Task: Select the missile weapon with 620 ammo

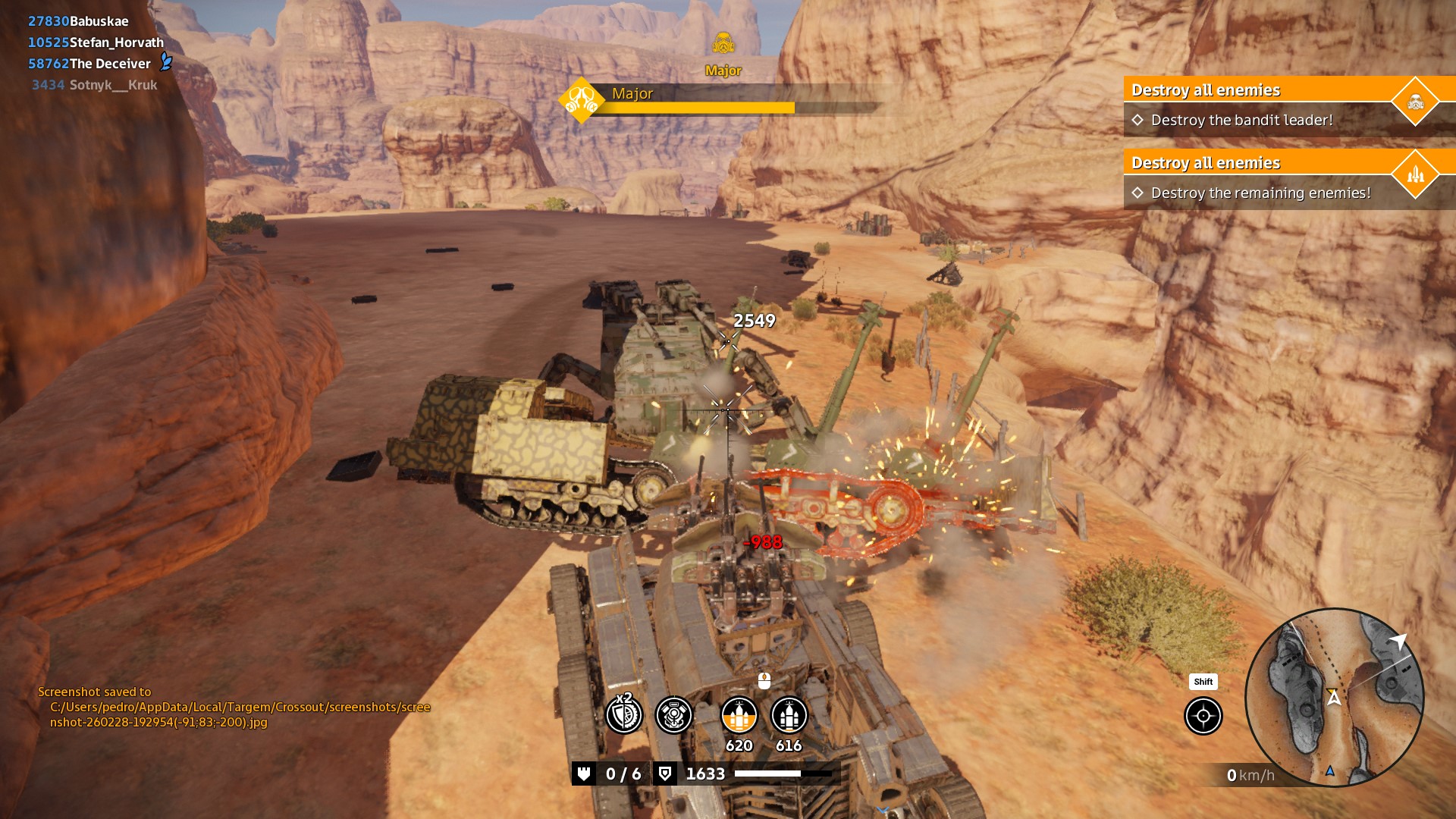Action: click(739, 715)
